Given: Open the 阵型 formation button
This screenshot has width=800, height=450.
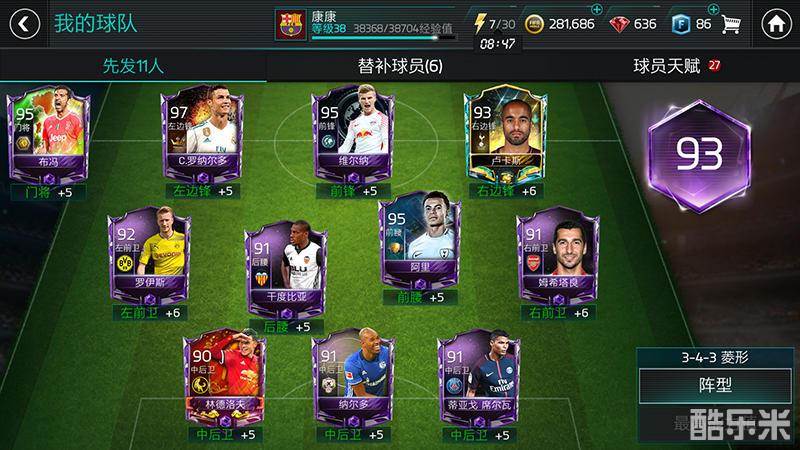Looking at the screenshot, I should (716, 387).
